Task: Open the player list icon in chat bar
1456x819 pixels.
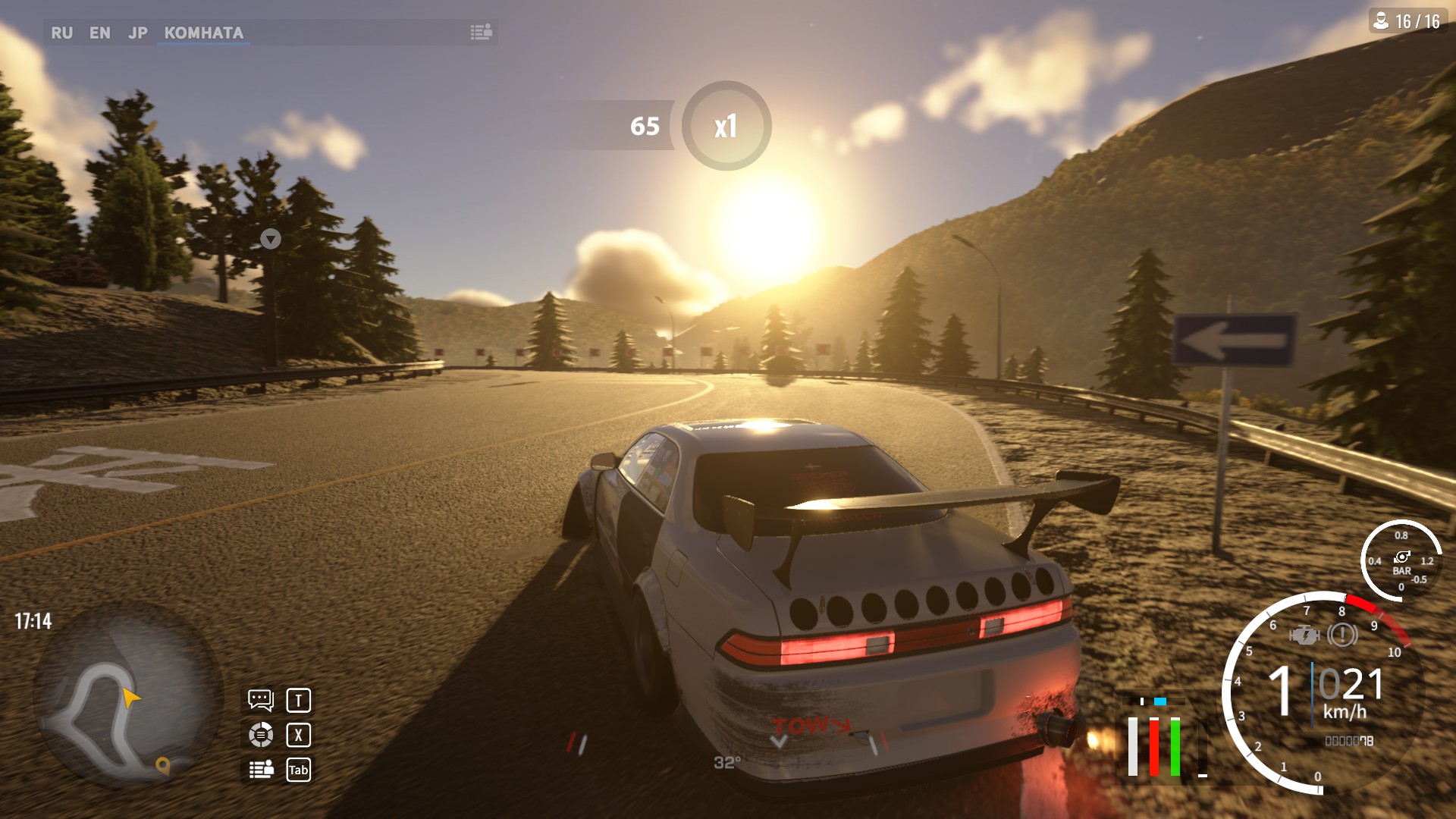Action: pyautogui.click(x=481, y=32)
